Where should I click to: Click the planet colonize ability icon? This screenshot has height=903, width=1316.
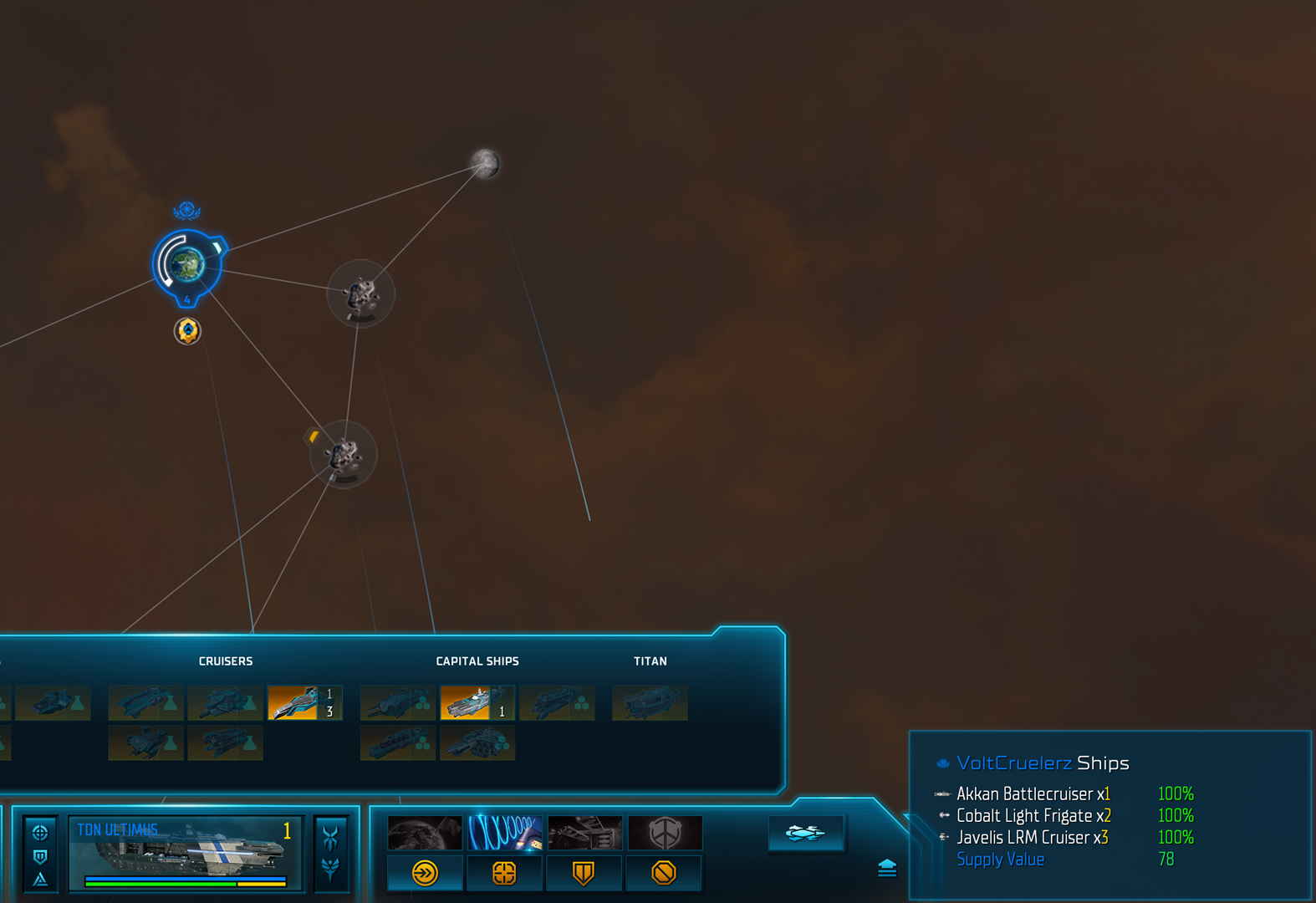[425, 833]
